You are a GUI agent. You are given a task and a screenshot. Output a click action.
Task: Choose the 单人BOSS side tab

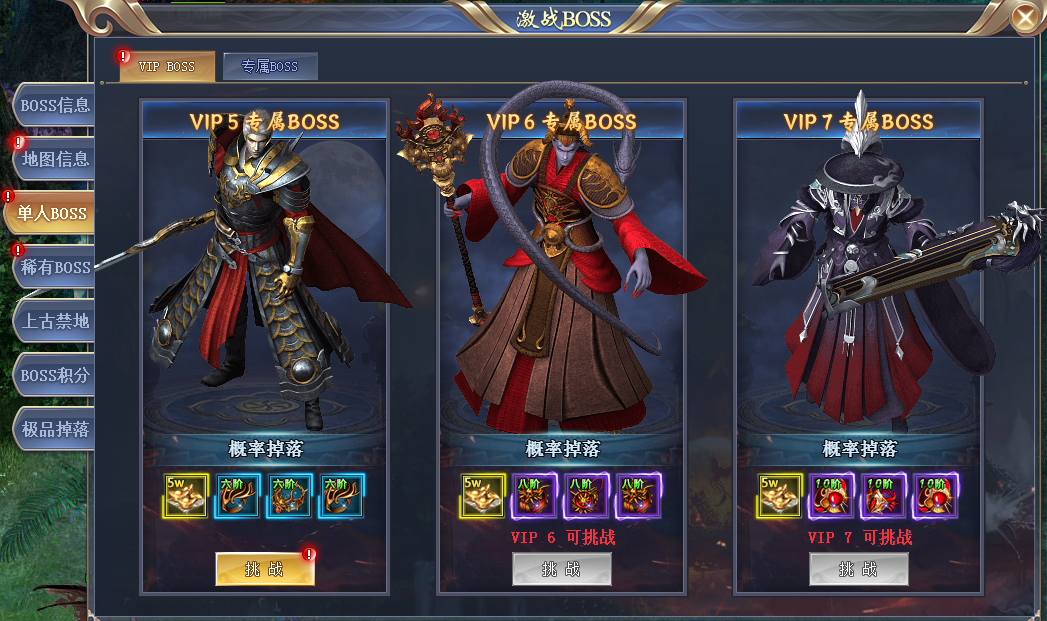coord(51,213)
